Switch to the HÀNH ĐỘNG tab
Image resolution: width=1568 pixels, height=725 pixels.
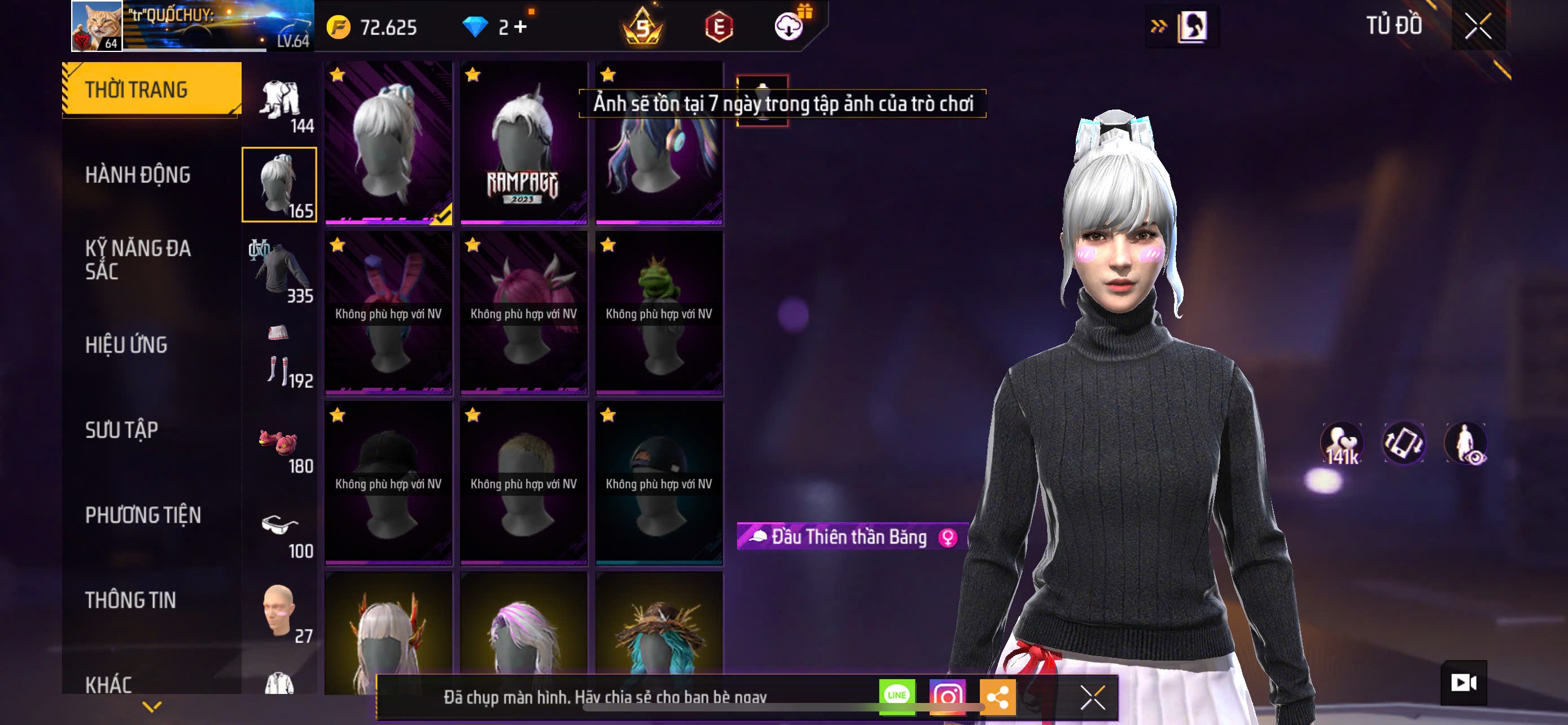pos(138,175)
